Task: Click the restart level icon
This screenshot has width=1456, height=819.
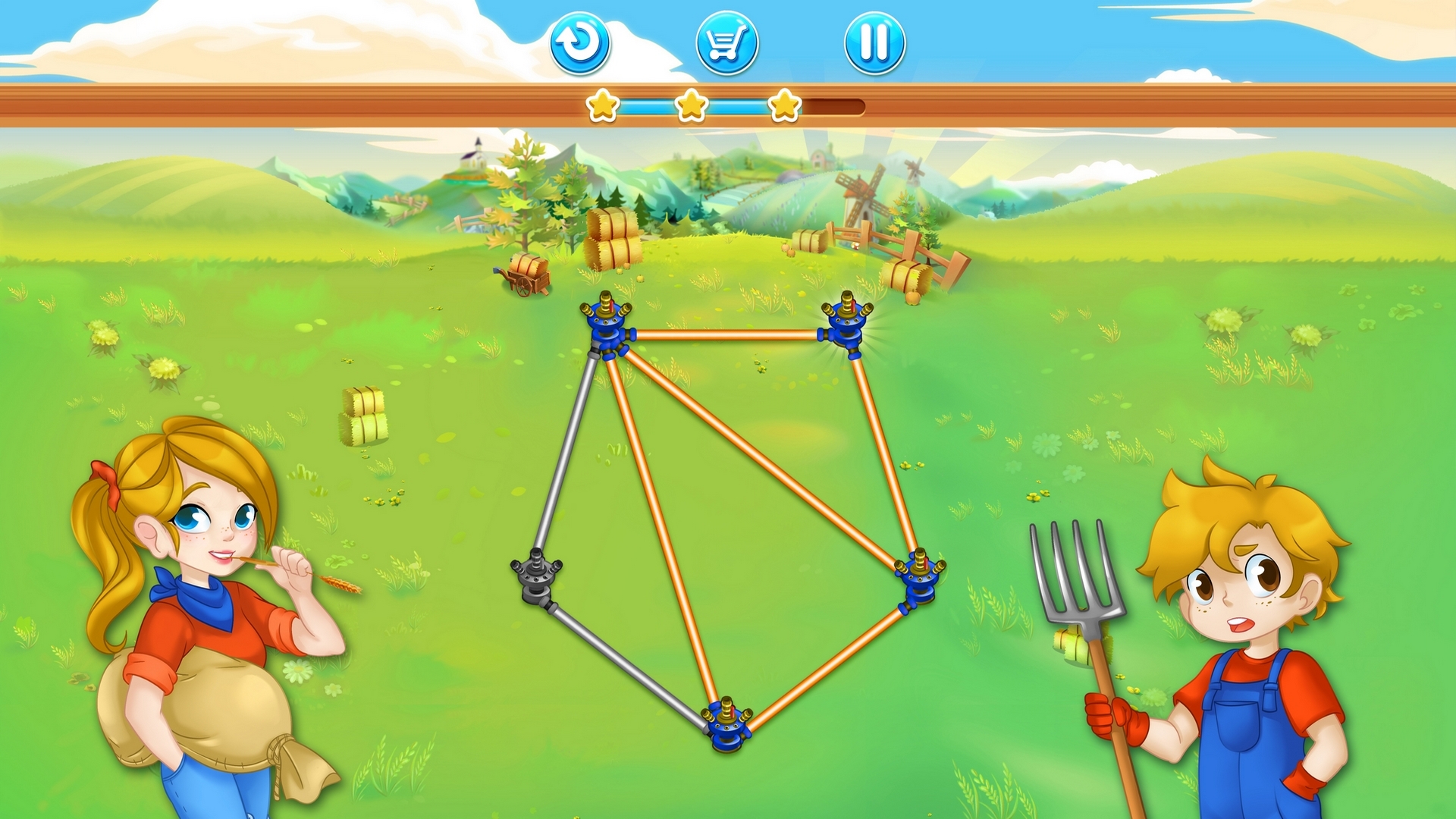Action: click(x=579, y=43)
